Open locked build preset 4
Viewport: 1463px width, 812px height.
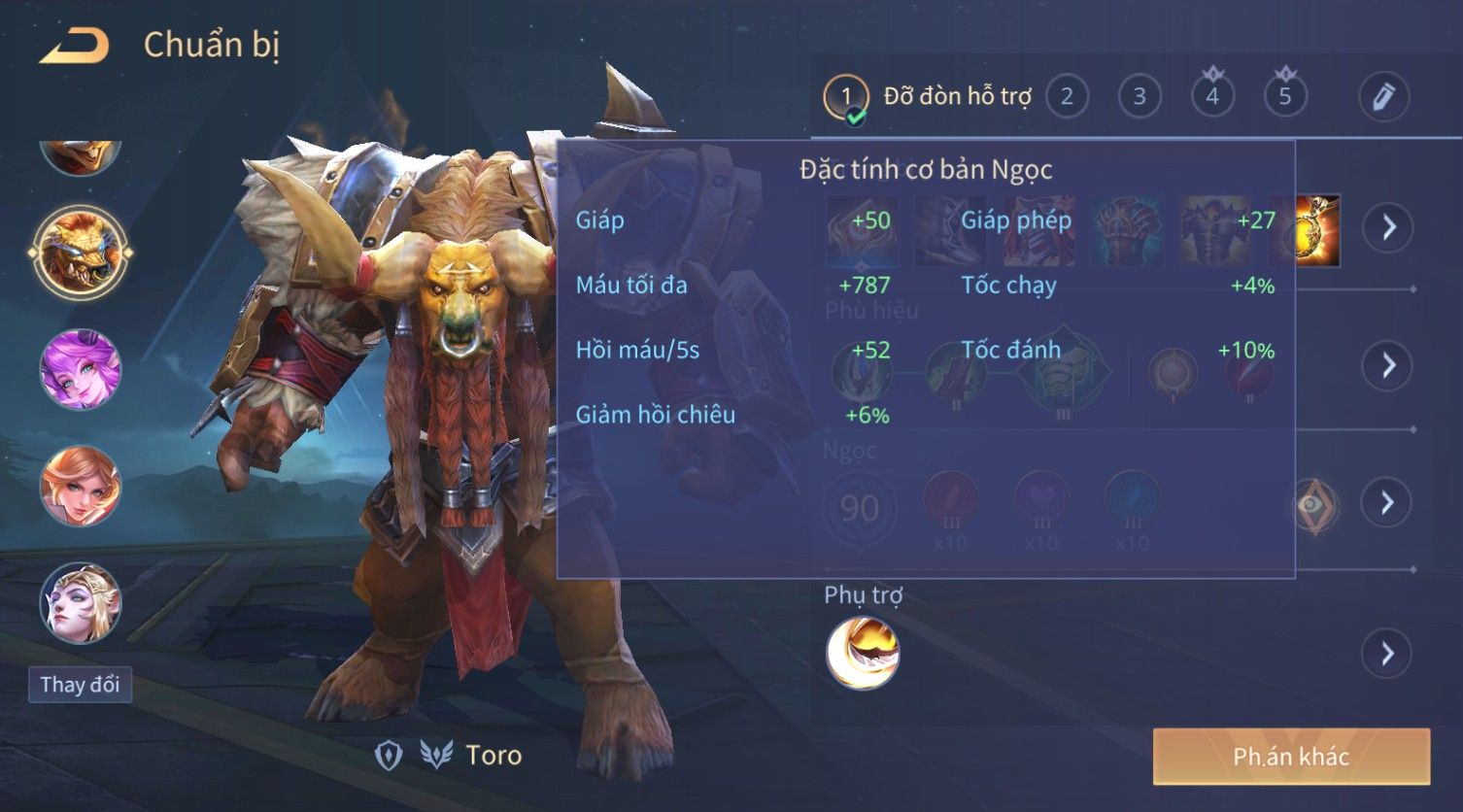pyautogui.click(x=1212, y=95)
